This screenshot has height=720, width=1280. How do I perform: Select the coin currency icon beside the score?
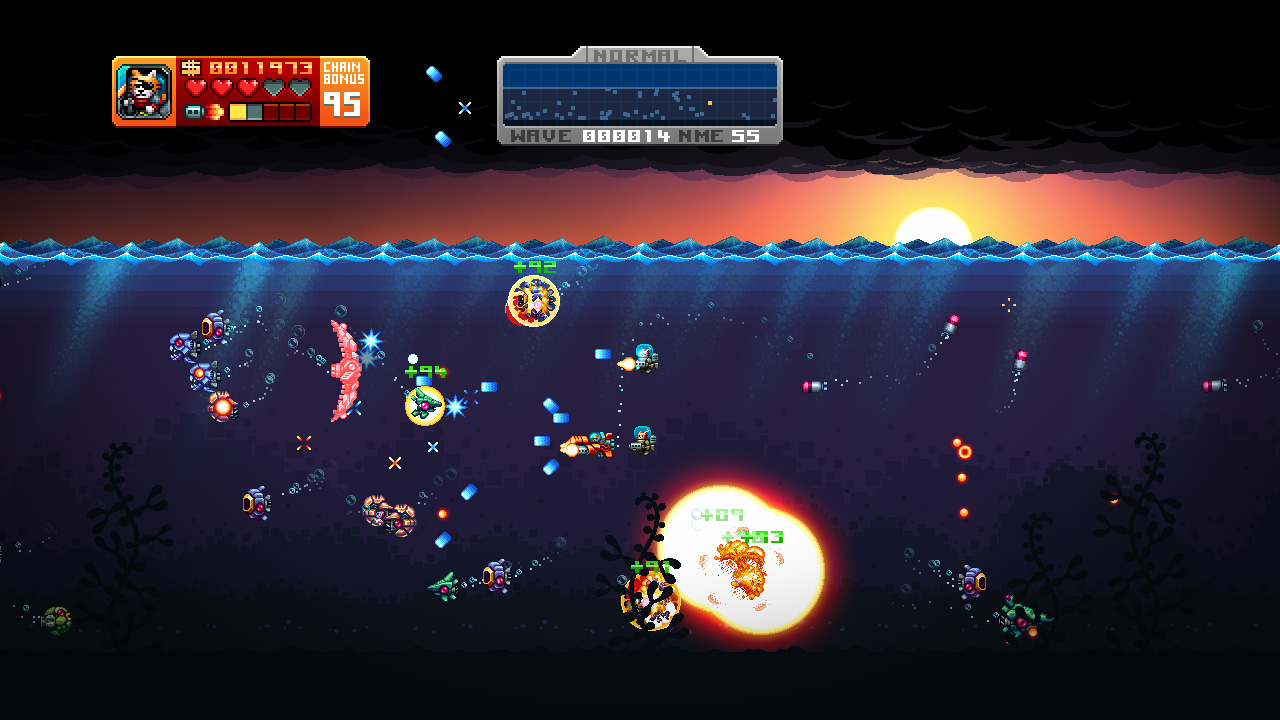(x=192, y=68)
